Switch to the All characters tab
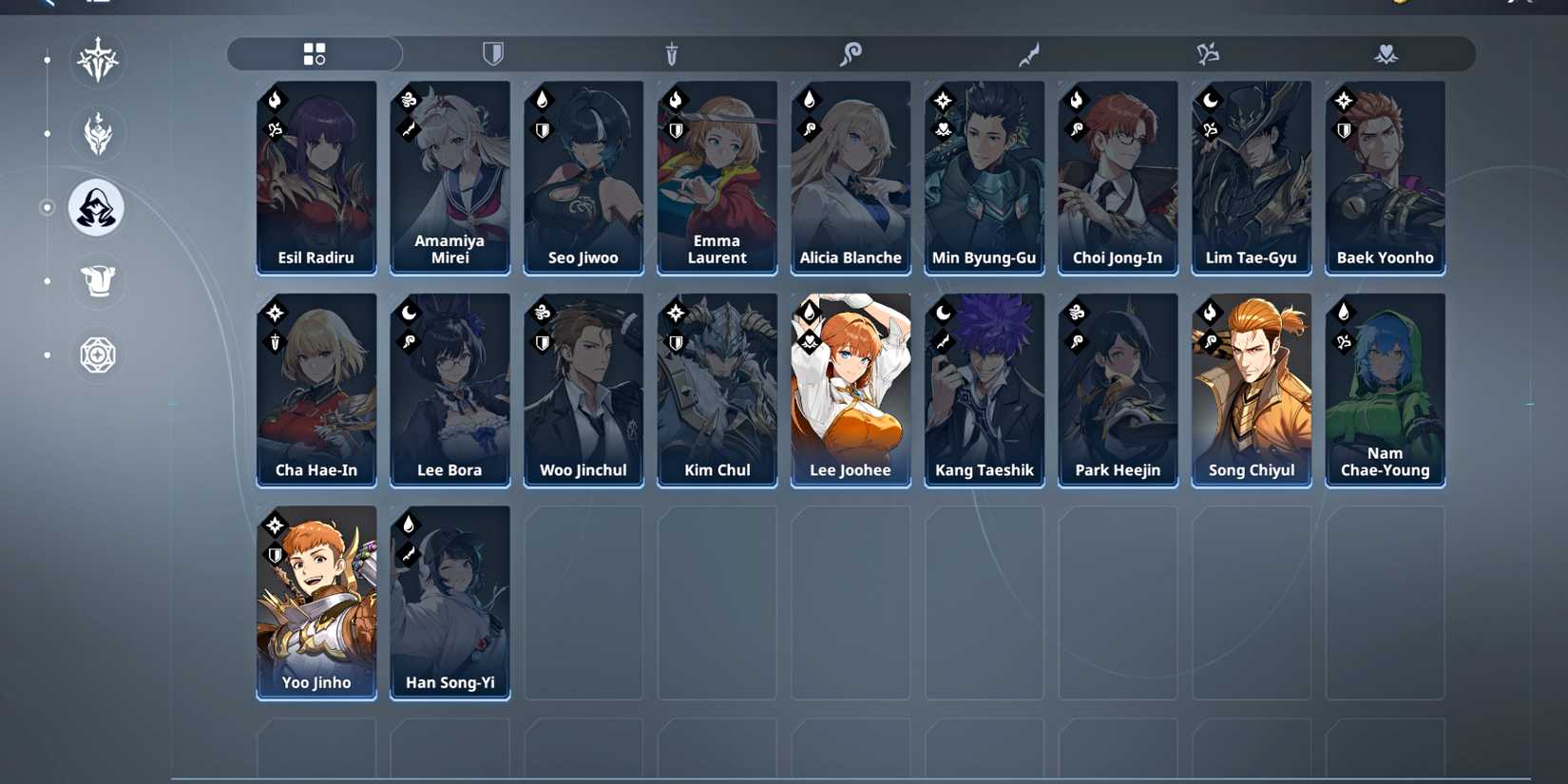This screenshot has height=784, width=1568. [314, 53]
